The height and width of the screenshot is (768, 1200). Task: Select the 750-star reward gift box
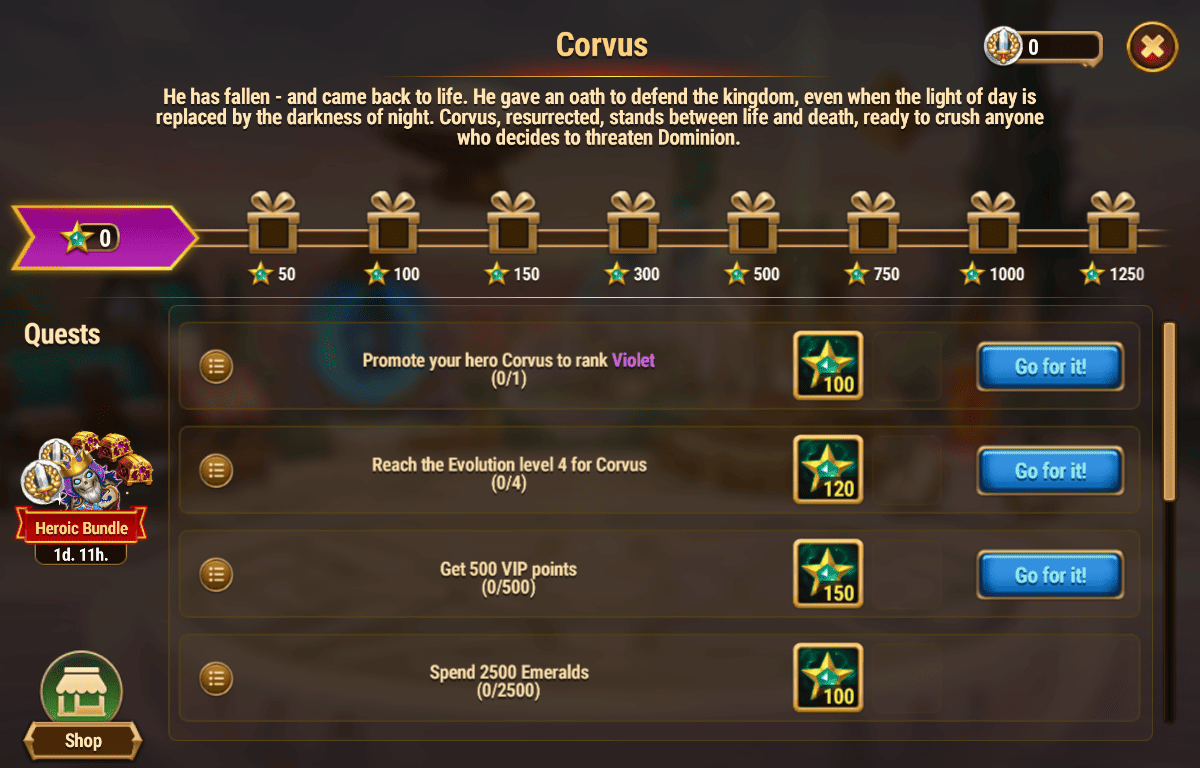[873, 225]
